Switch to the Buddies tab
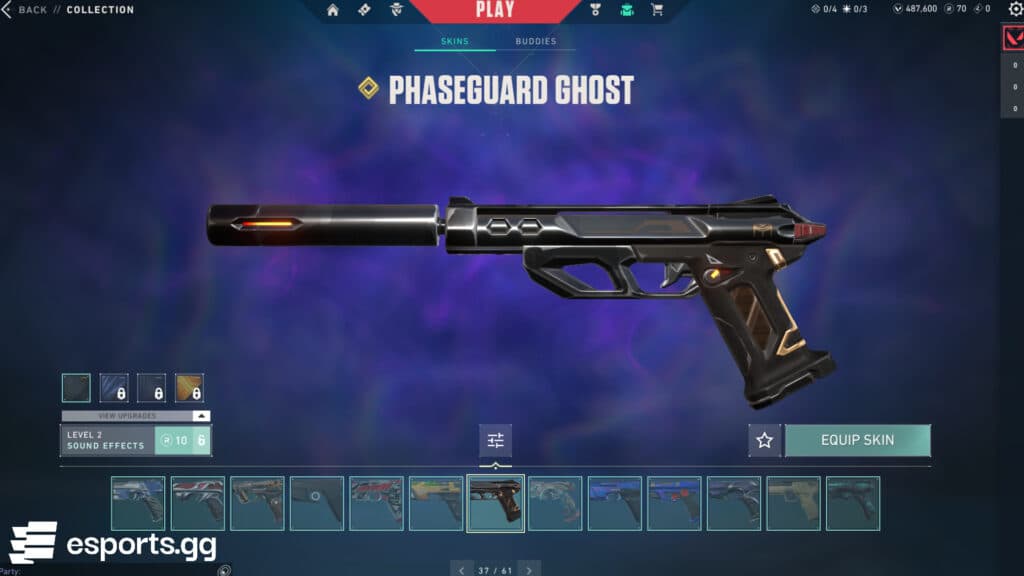The height and width of the screenshot is (576, 1024). pos(536,42)
